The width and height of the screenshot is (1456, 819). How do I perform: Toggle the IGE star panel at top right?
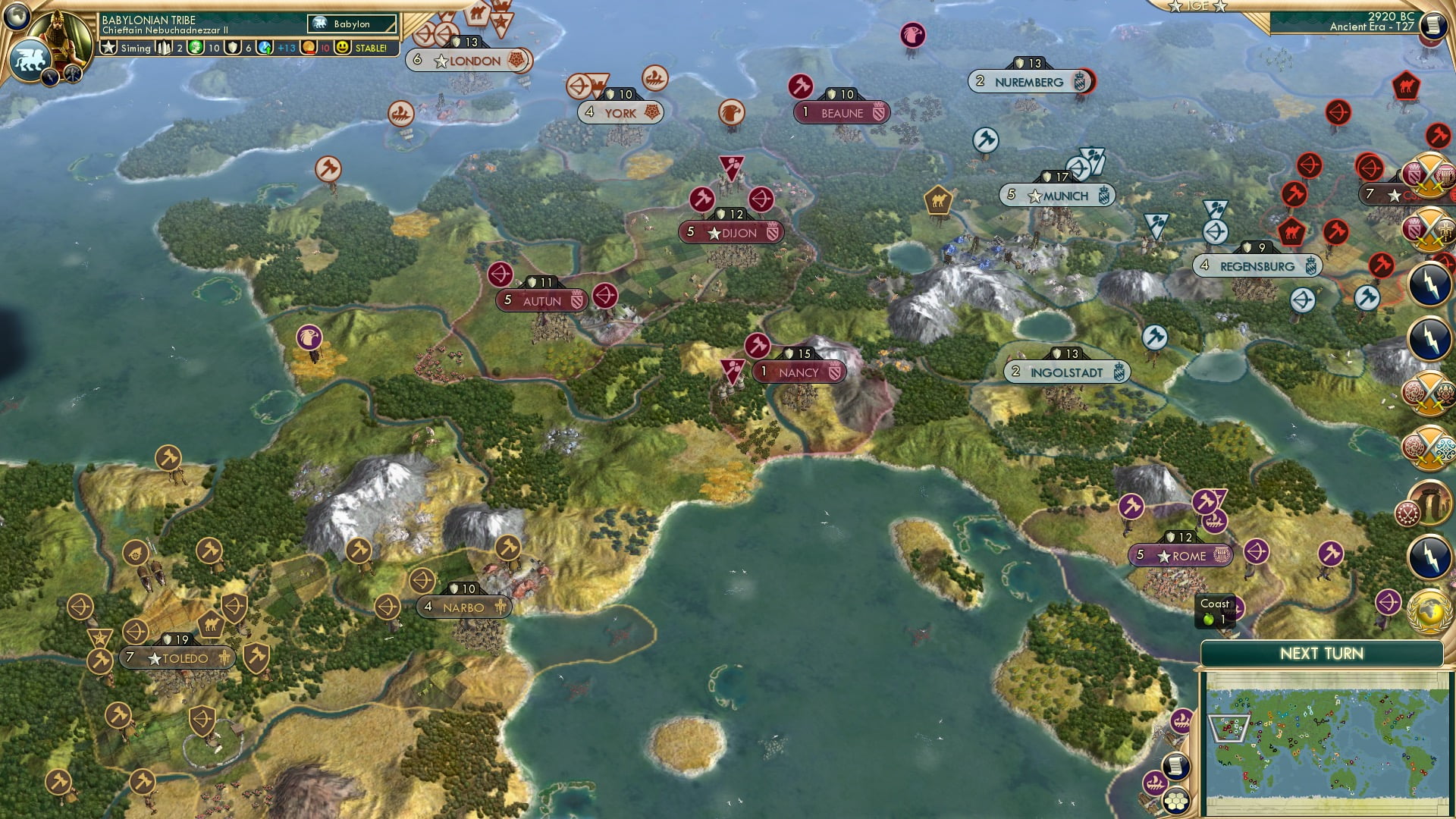pyautogui.click(x=1198, y=8)
